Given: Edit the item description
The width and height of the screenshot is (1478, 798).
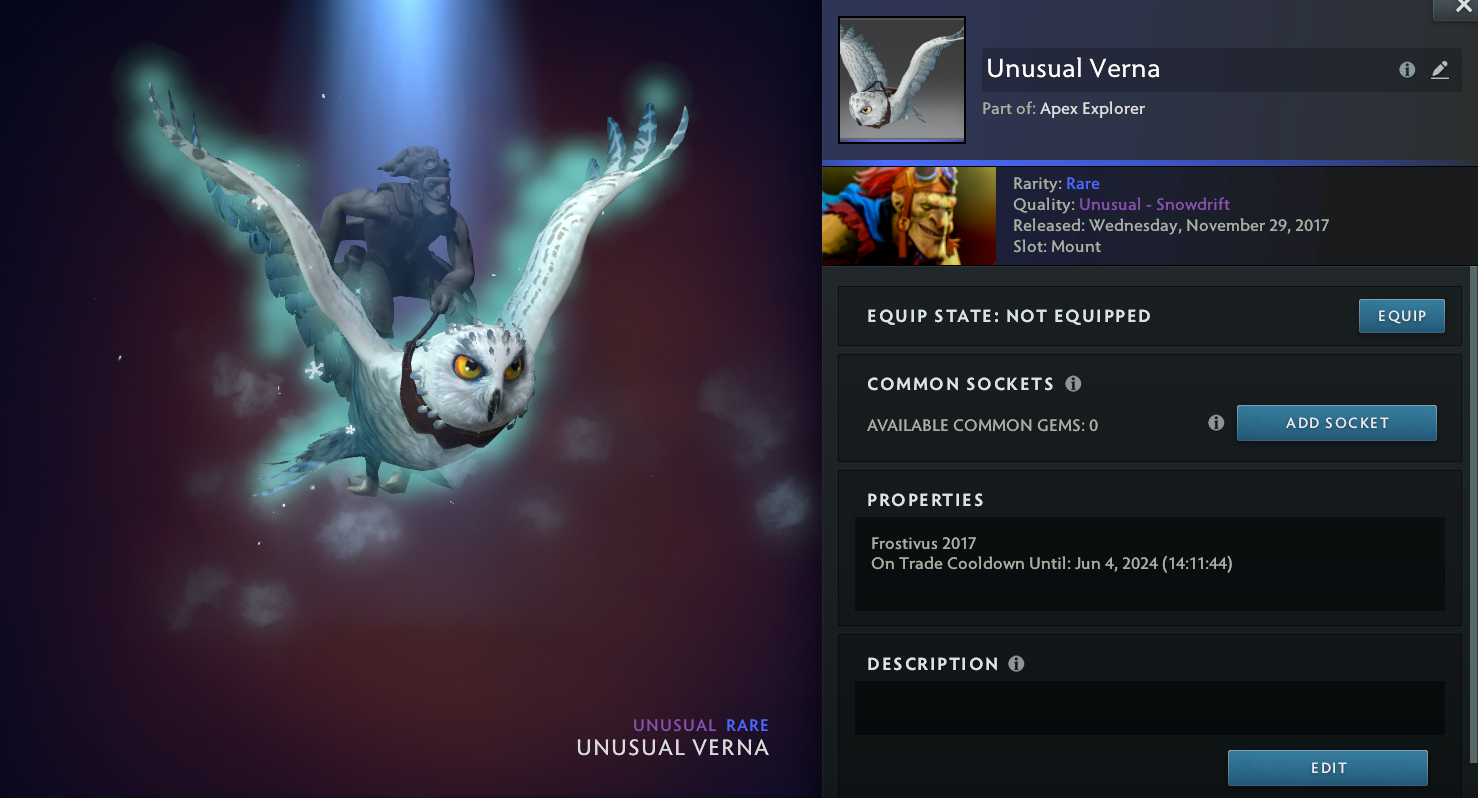Looking at the screenshot, I should point(1327,768).
